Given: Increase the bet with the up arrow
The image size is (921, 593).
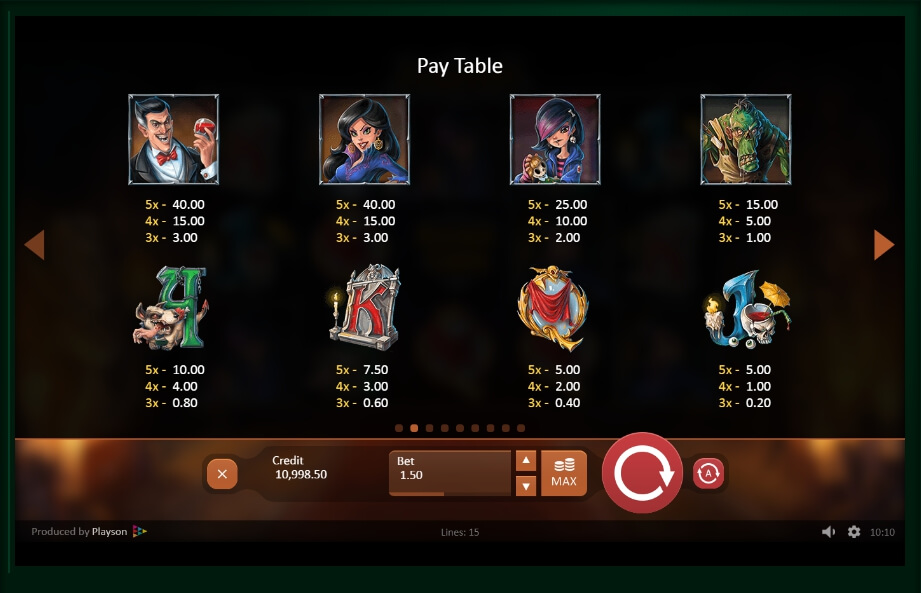Looking at the screenshot, I should click(x=526, y=461).
